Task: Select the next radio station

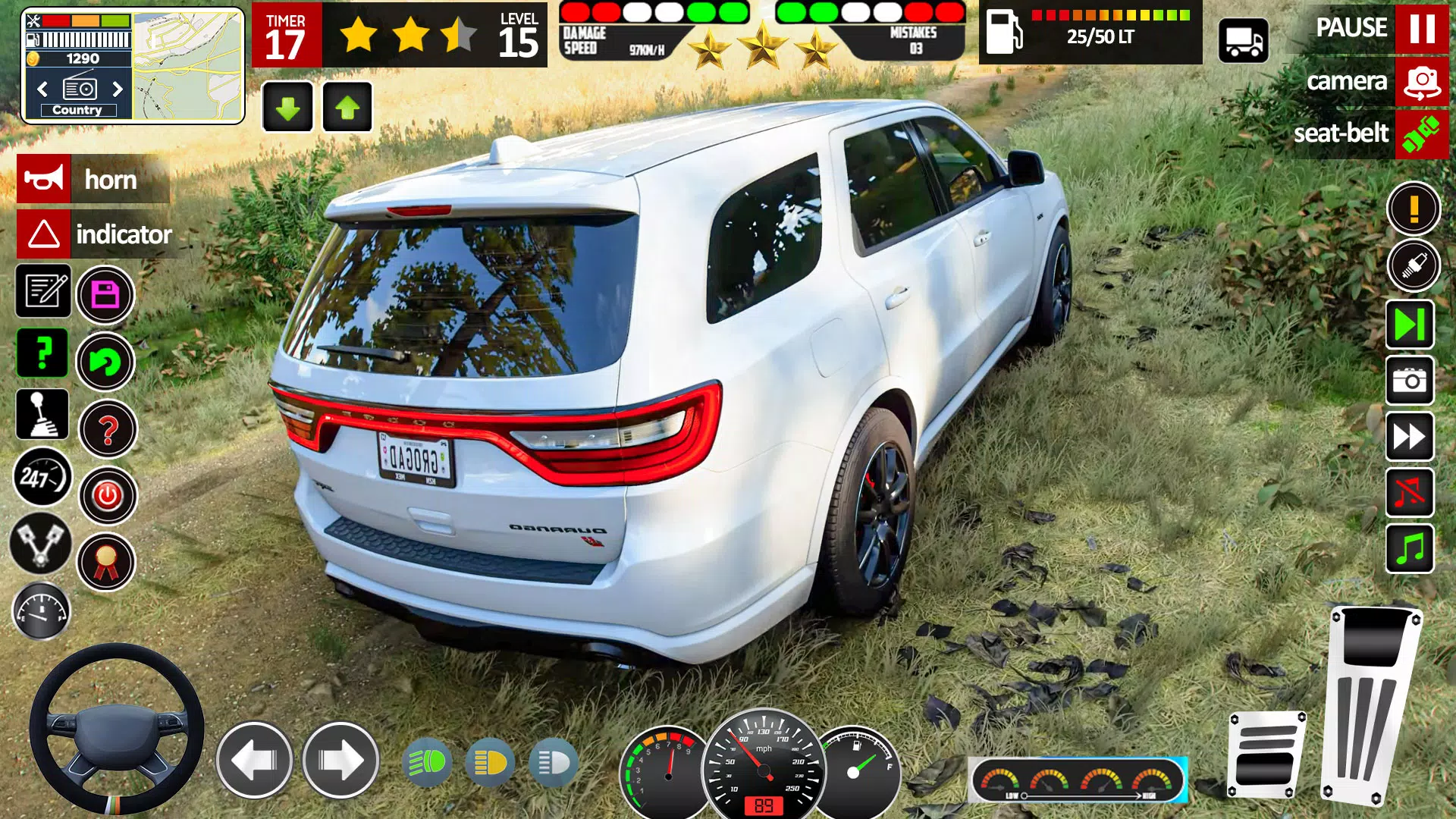Action: pos(118,89)
